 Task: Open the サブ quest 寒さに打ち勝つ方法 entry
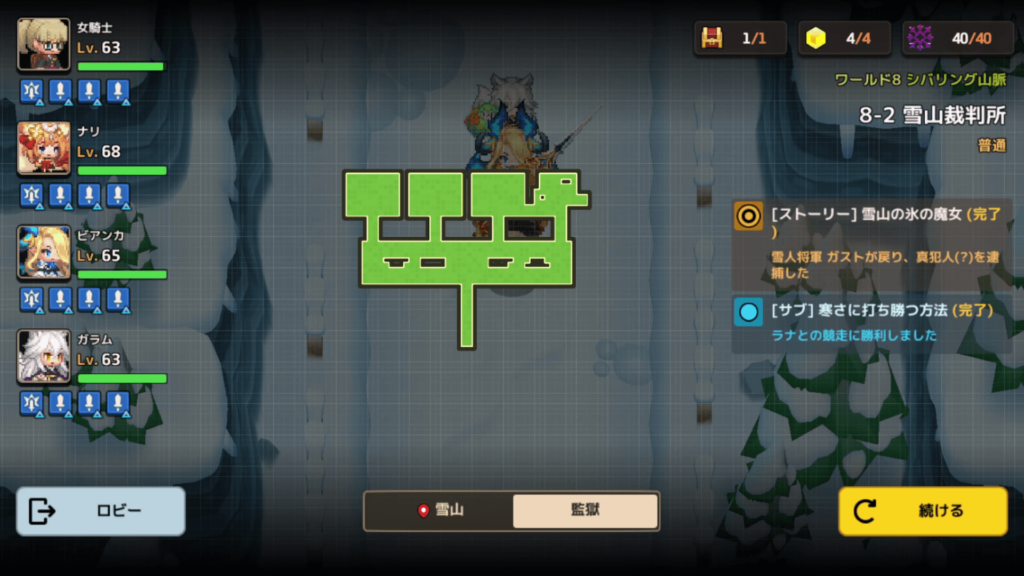pos(871,323)
